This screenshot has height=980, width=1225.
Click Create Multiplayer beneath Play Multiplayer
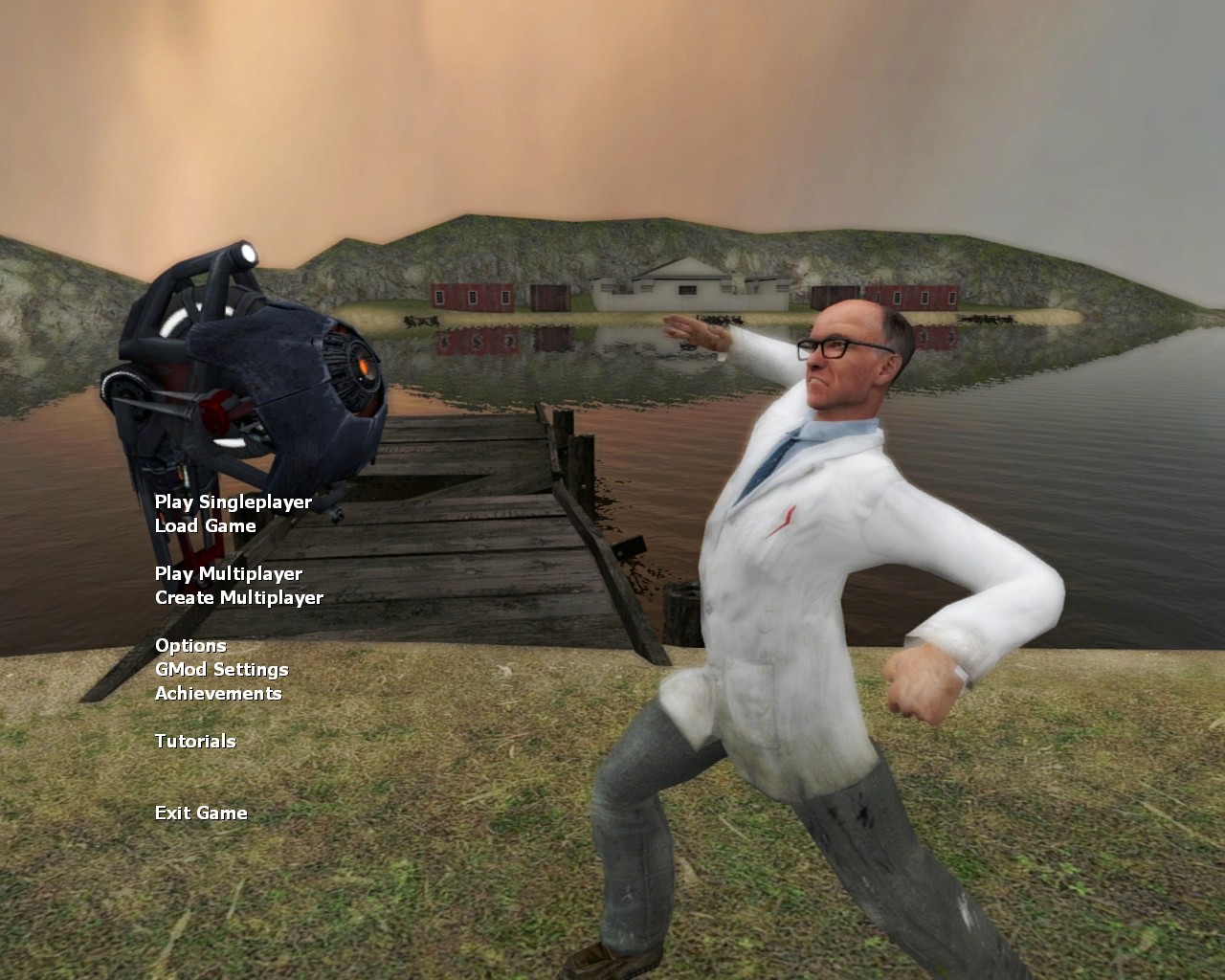point(240,596)
